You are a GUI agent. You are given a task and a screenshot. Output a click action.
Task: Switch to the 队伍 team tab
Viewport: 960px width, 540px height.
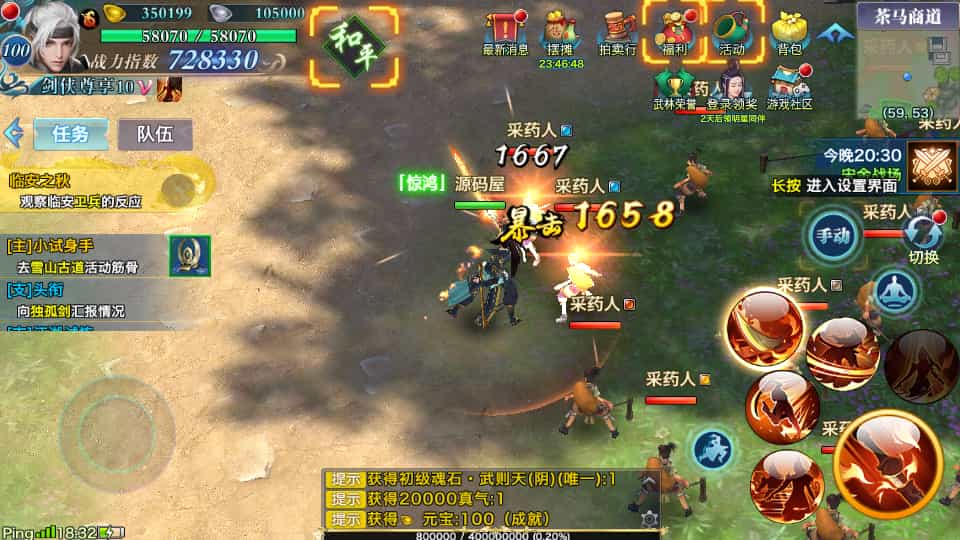tap(155, 134)
